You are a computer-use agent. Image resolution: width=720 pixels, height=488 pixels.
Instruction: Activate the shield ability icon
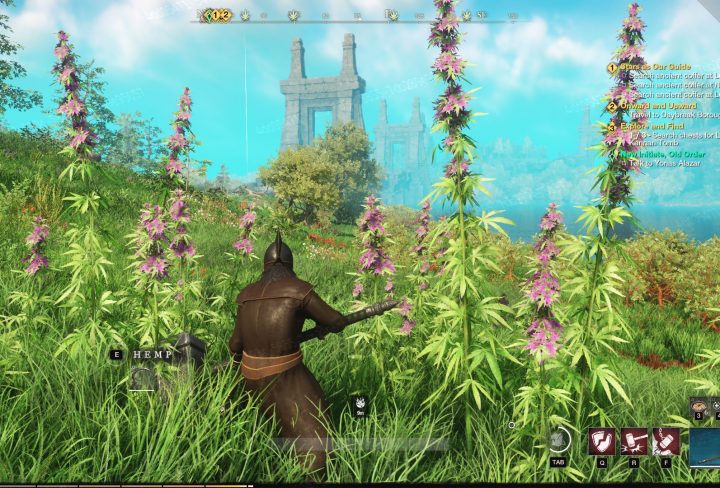point(602,441)
